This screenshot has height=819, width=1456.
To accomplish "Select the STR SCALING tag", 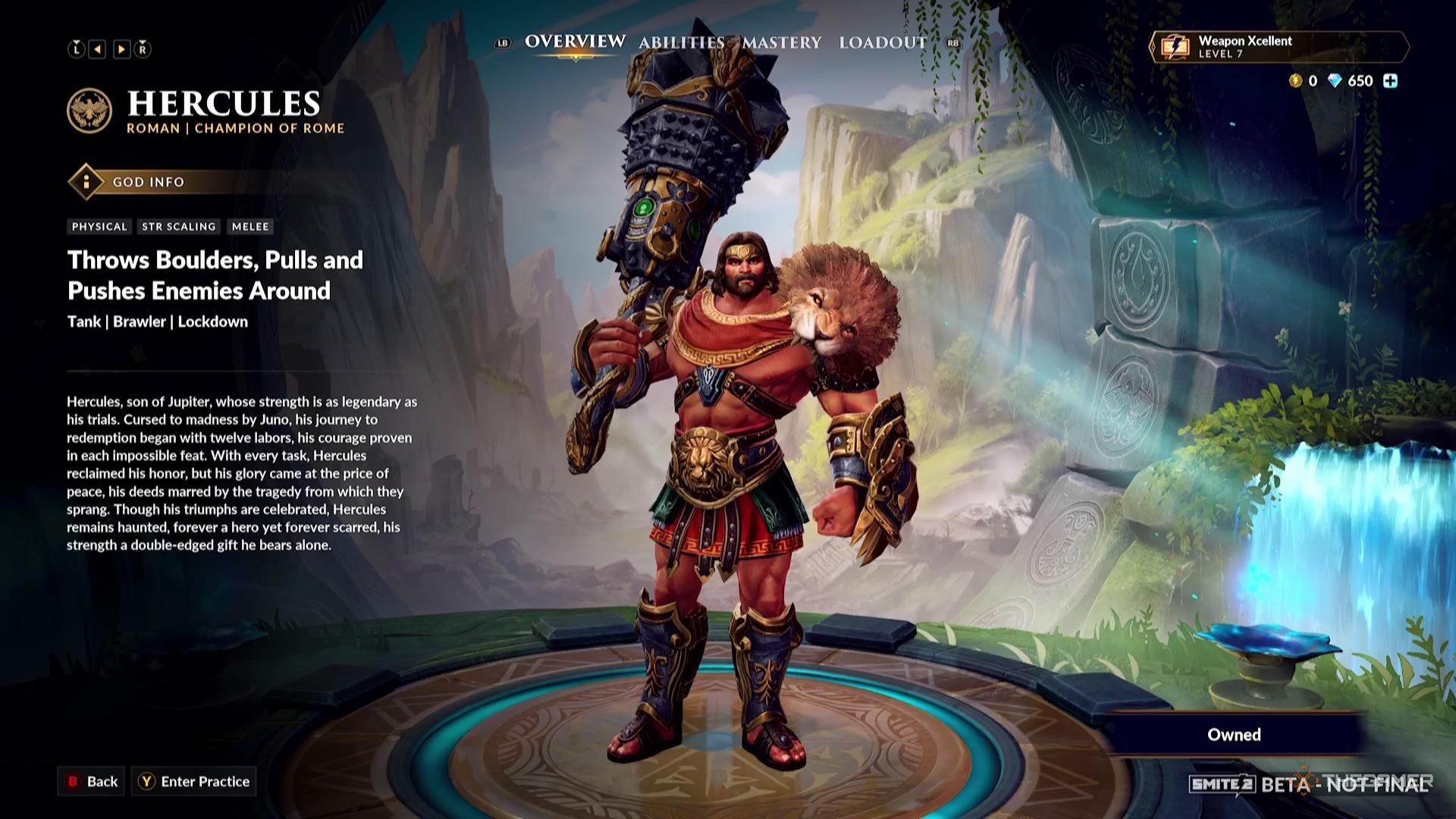I will [x=179, y=226].
